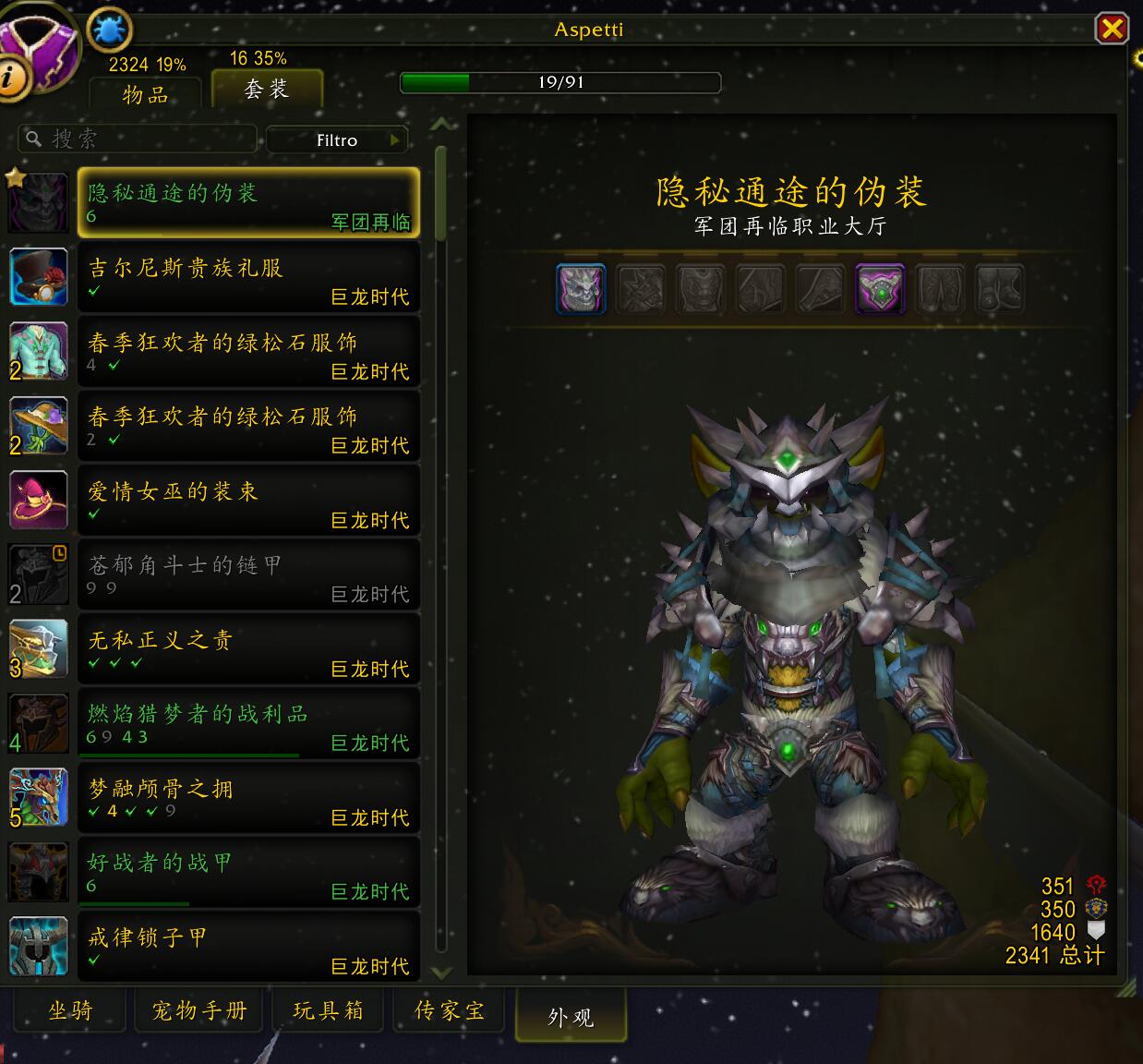Screen dimensions: 1143x1064
Task: Switch to the 宠物手册 pet journal tab
Action: point(199,1011)
